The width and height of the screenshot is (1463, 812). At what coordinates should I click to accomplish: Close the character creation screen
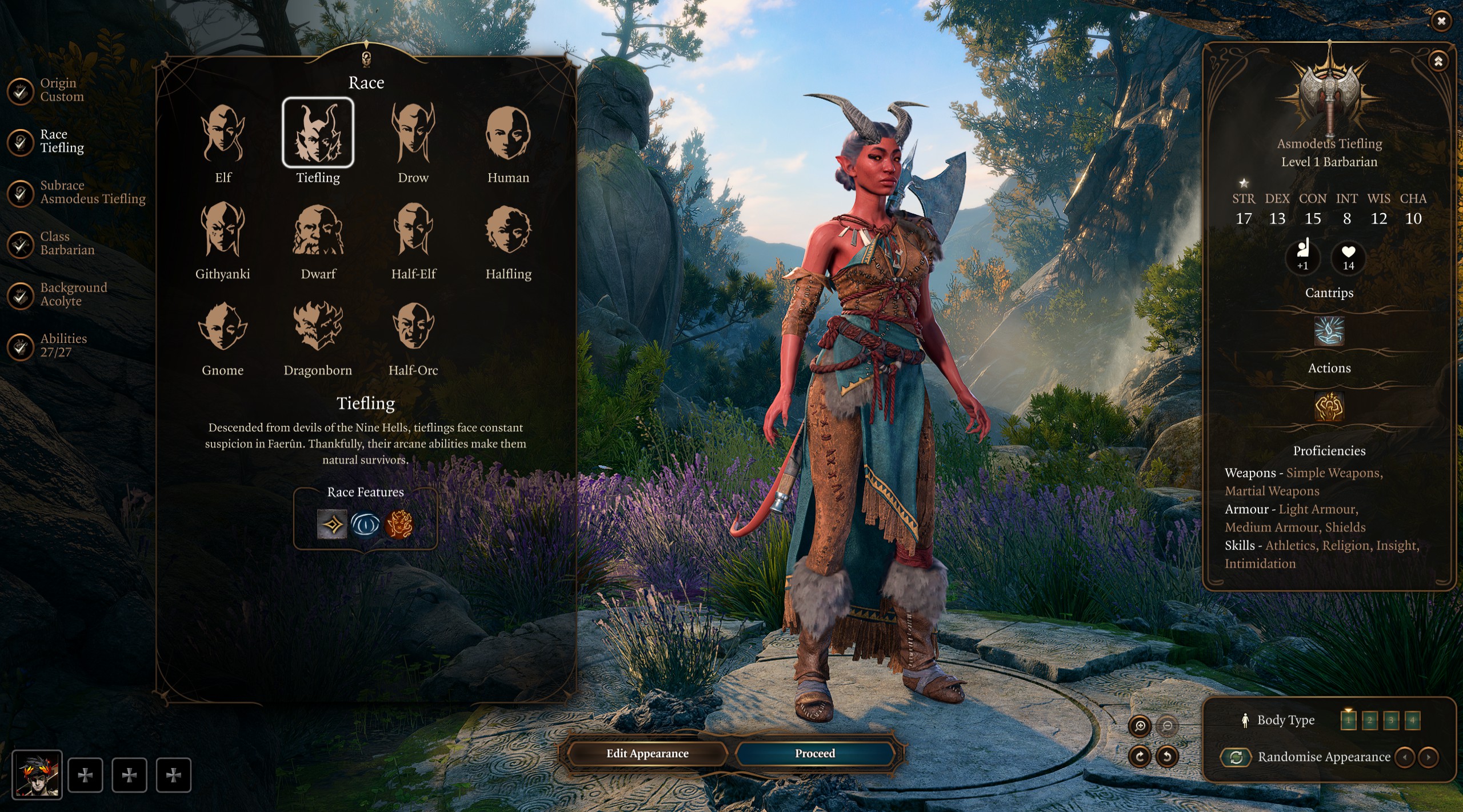[1441, 21]
